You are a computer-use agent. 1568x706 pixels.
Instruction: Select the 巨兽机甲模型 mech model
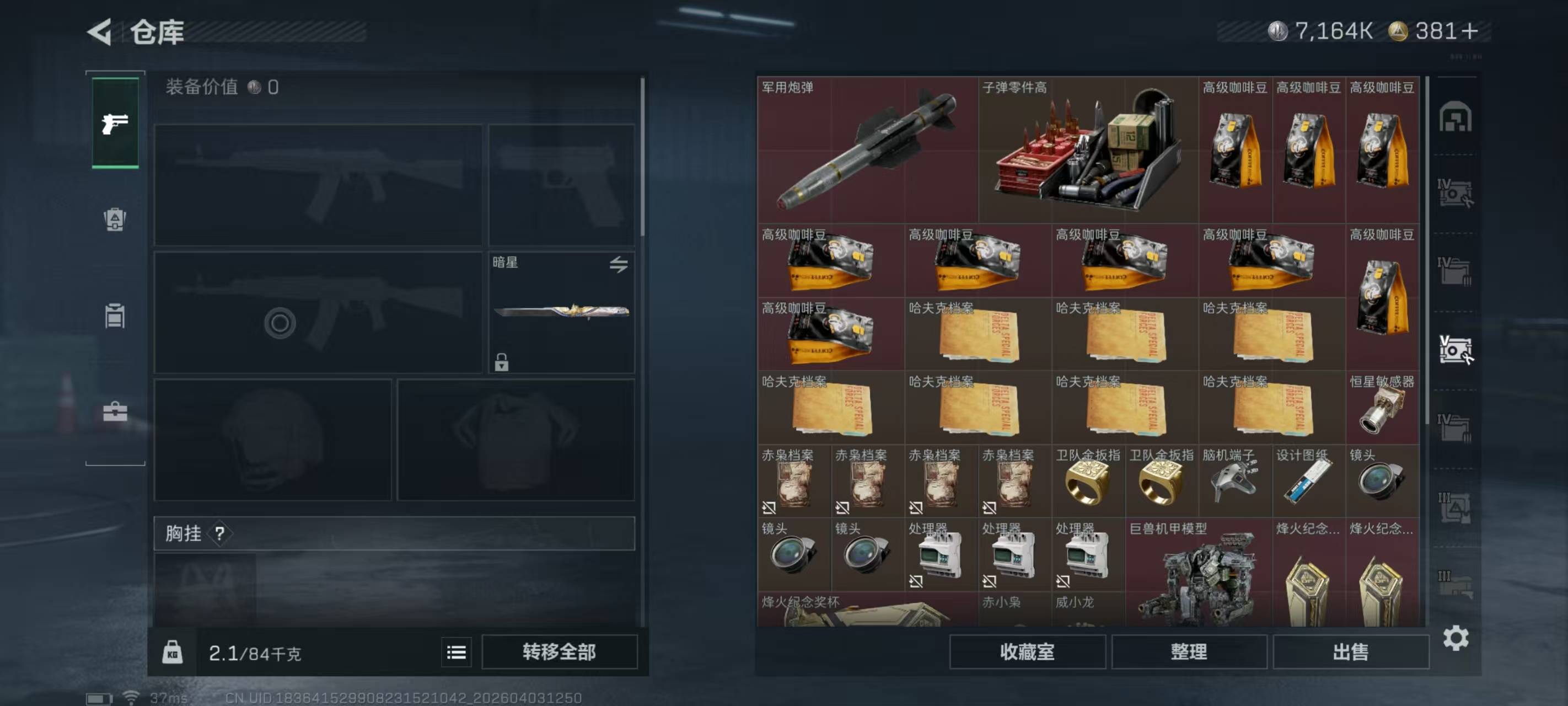pyautogui.click(x=1198, y=573)
